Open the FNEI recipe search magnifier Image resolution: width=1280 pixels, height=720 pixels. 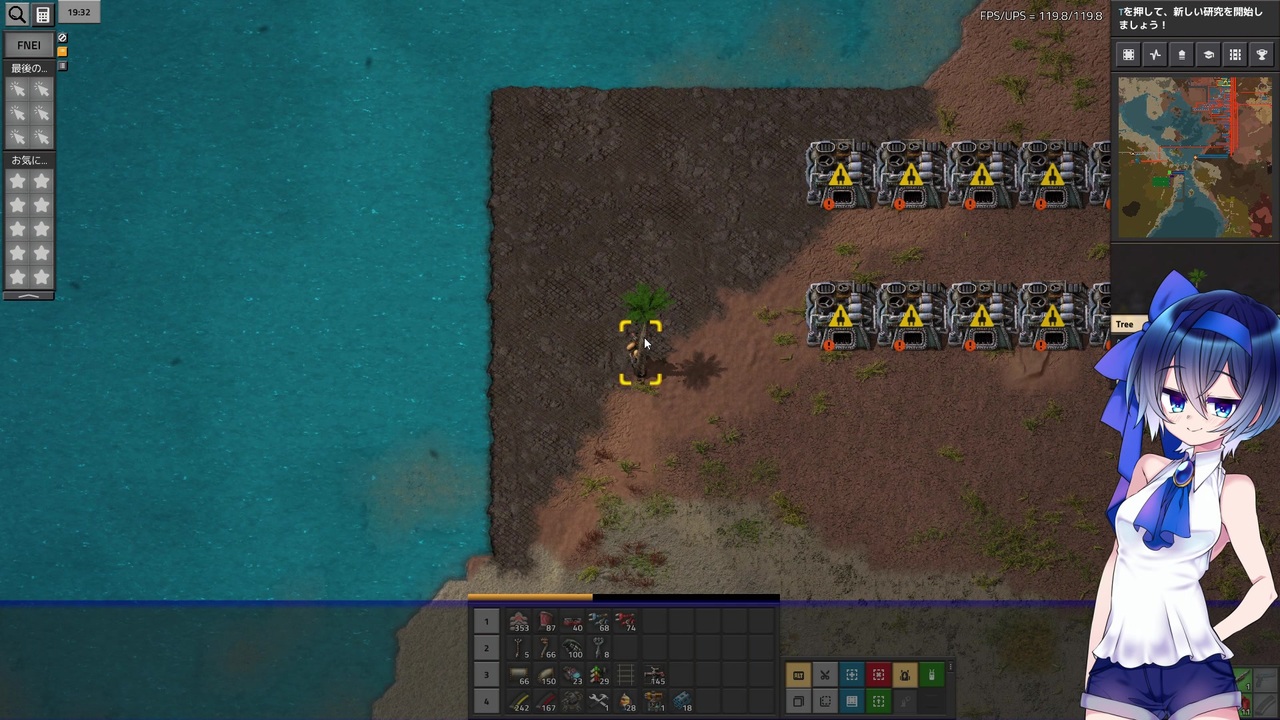17,14
